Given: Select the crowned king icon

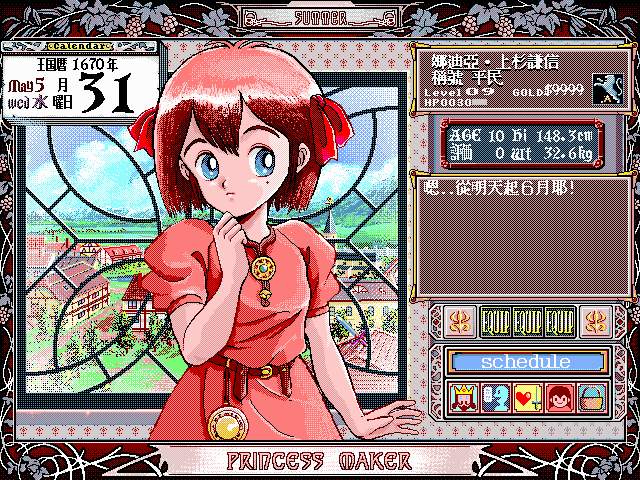Looking at the screenshot, I should pos(464,396).
